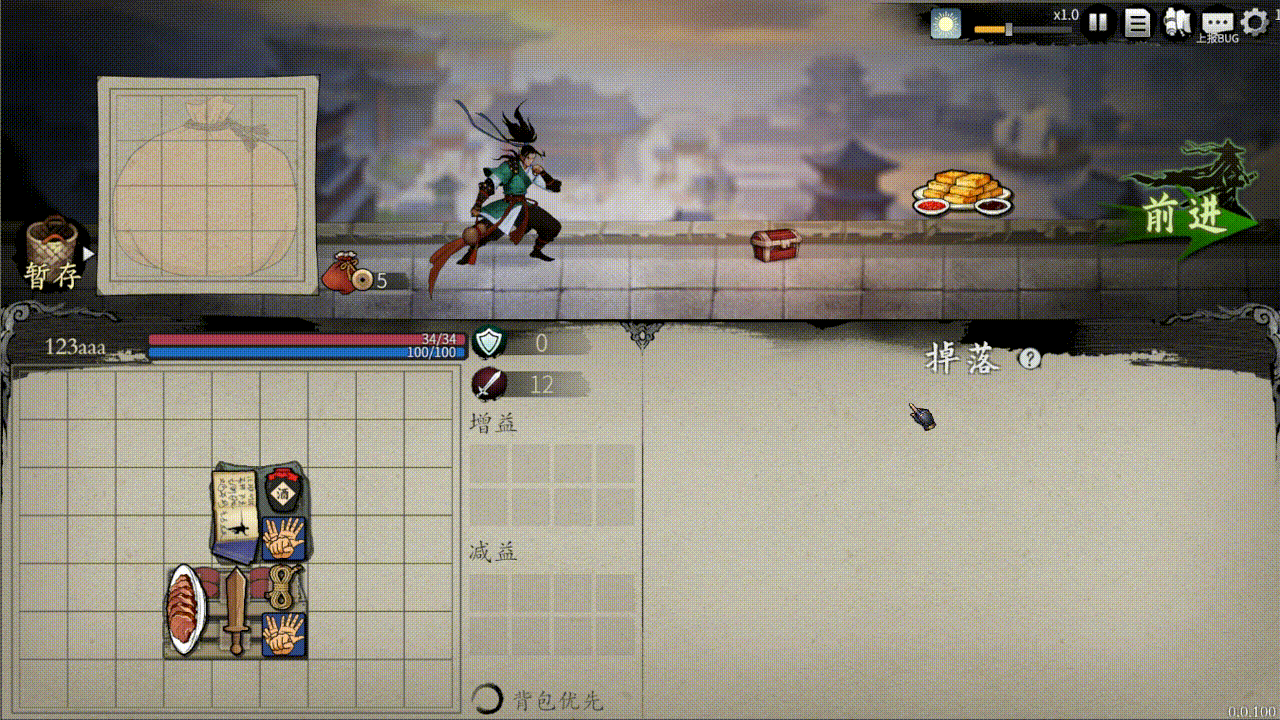Click the 上报BUG speech bubble icon
1280x720 pixels.
point(1218,21)
